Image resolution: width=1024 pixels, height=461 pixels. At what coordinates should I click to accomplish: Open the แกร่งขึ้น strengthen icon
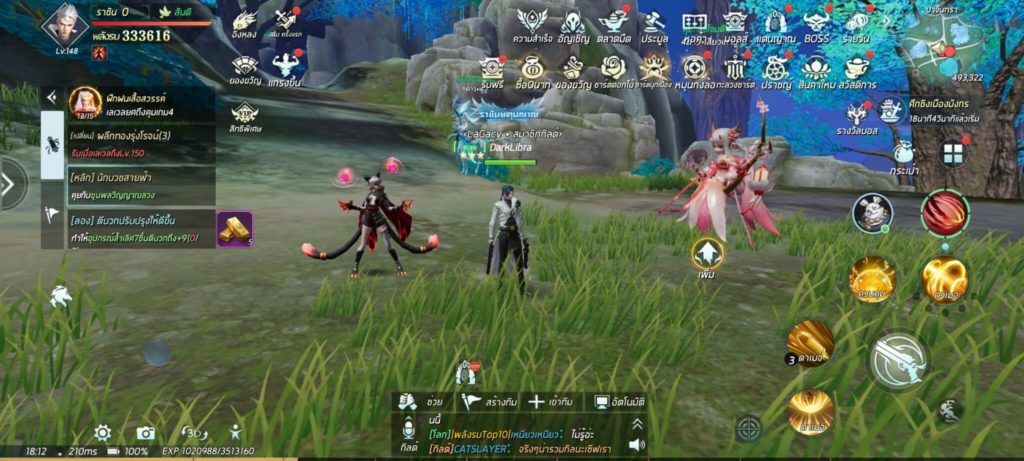point(285,69)
